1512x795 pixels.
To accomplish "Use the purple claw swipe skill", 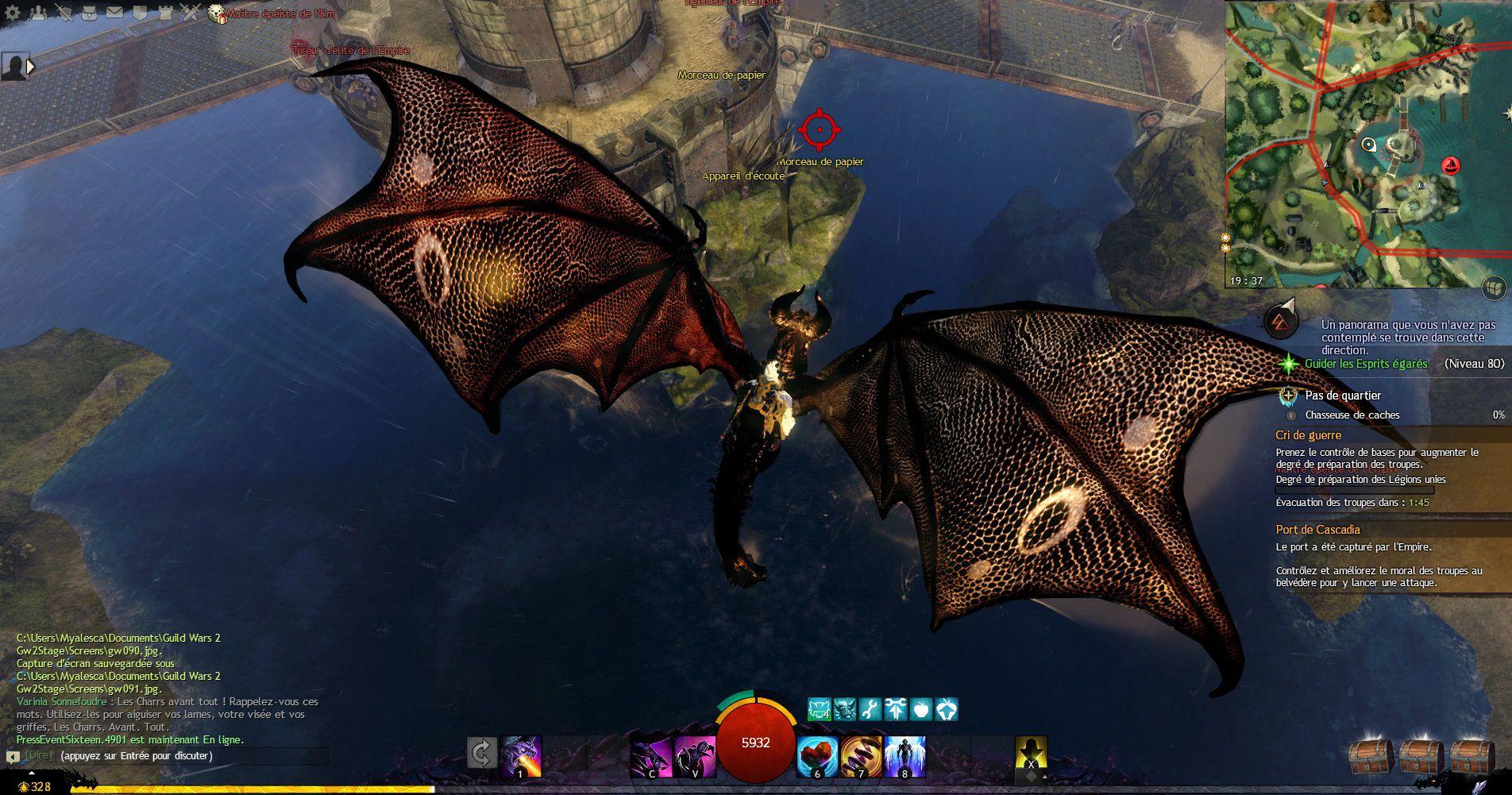I will pyautogui.click(x=651, y=756).
